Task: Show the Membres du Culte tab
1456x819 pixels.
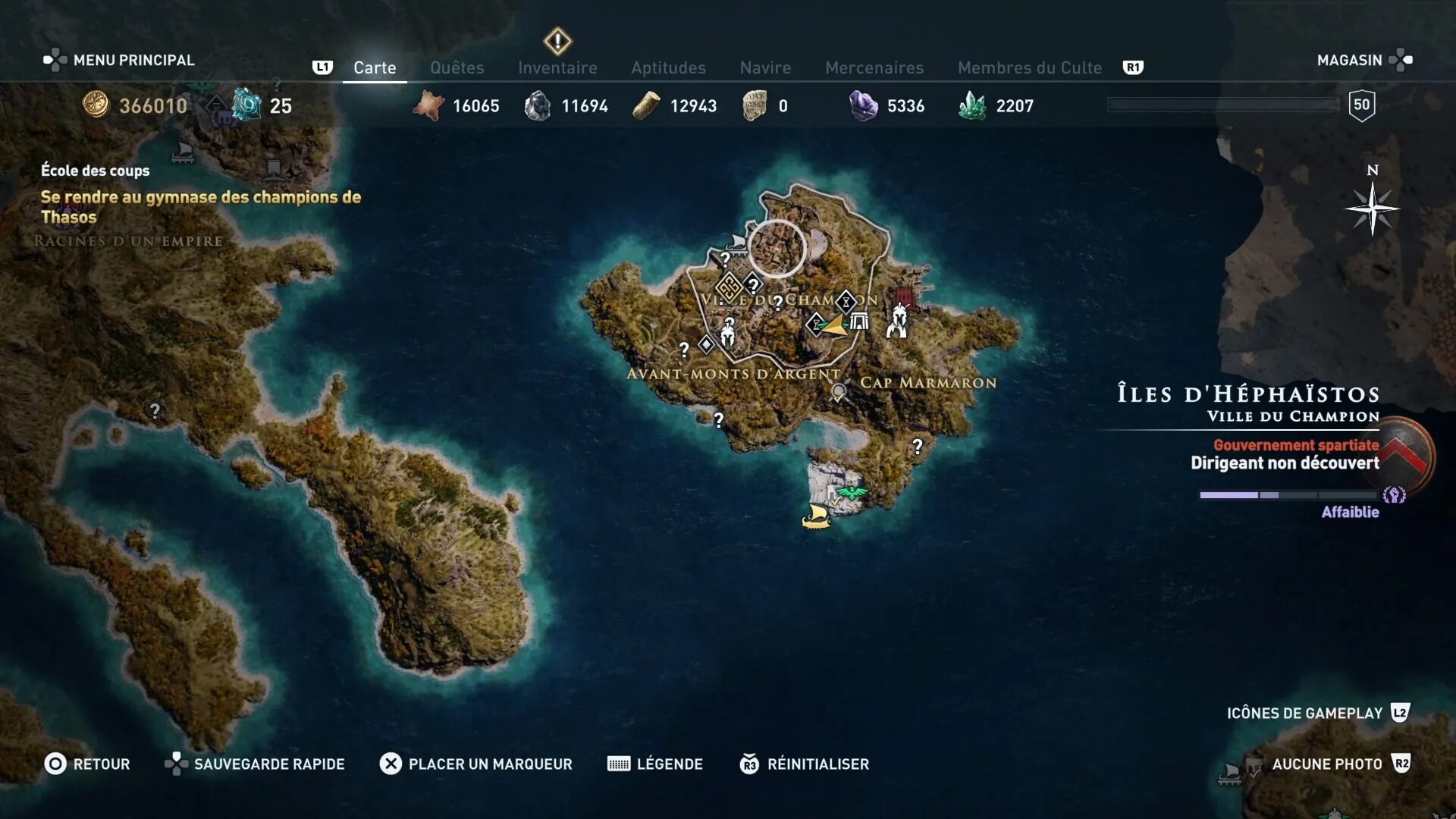Action: tap(1029, 67)
